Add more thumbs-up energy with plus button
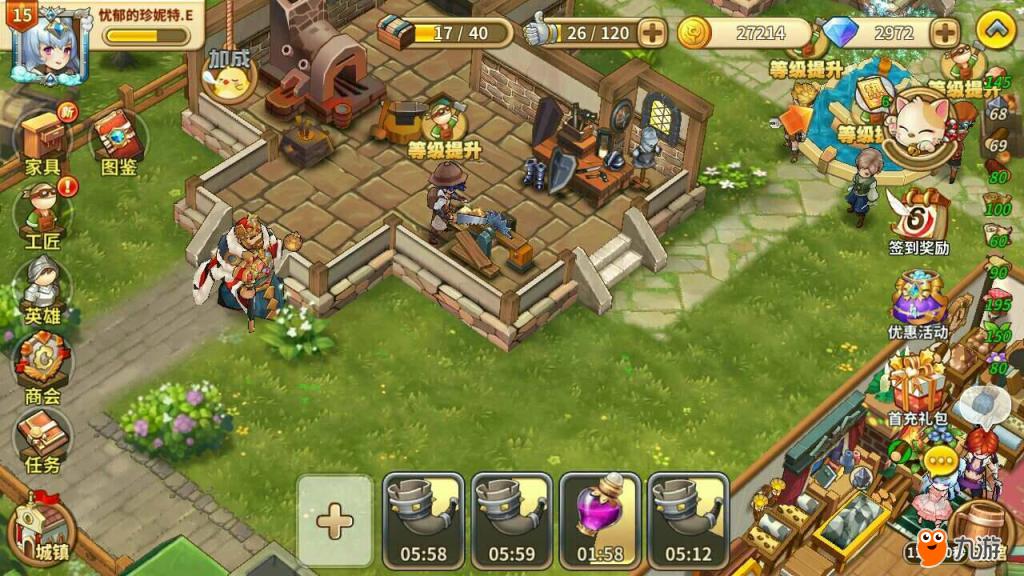 tap(652, 33)
